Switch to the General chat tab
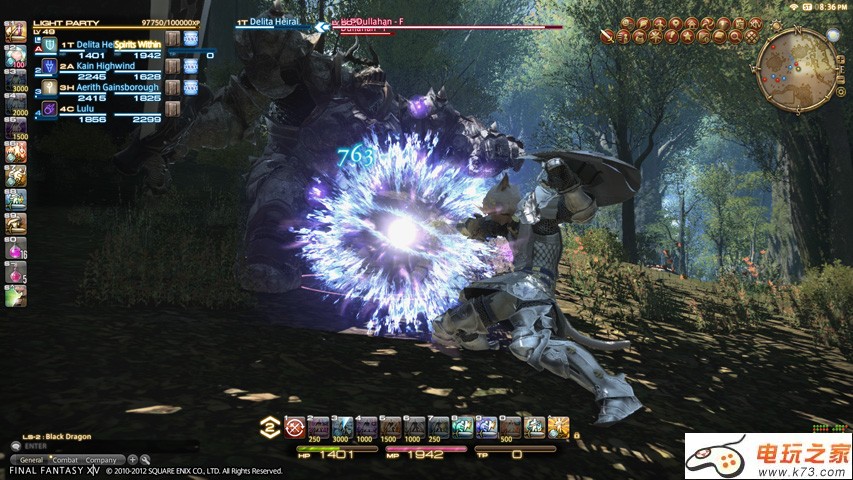This screenshot has width=853, height=480. coord(31,459)
